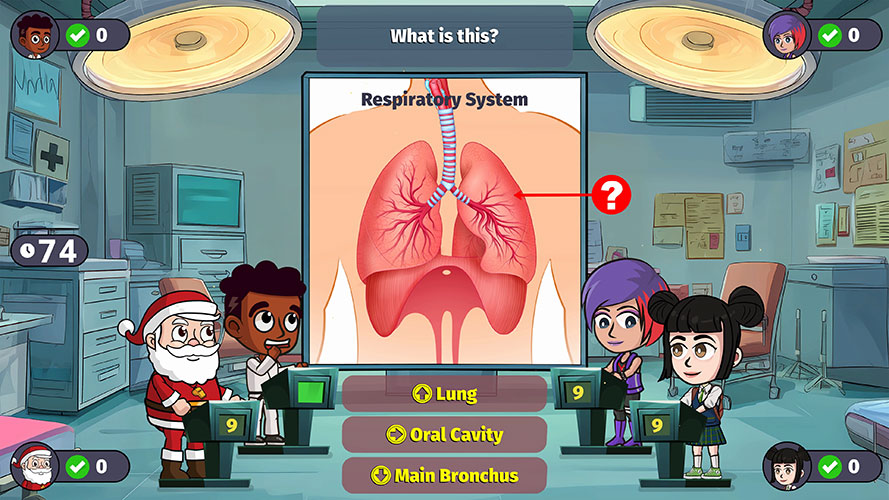The height and width of the screenshot is (500, 889).
Task: Pick the Main Bronchus answer
Action: [444, 475]
